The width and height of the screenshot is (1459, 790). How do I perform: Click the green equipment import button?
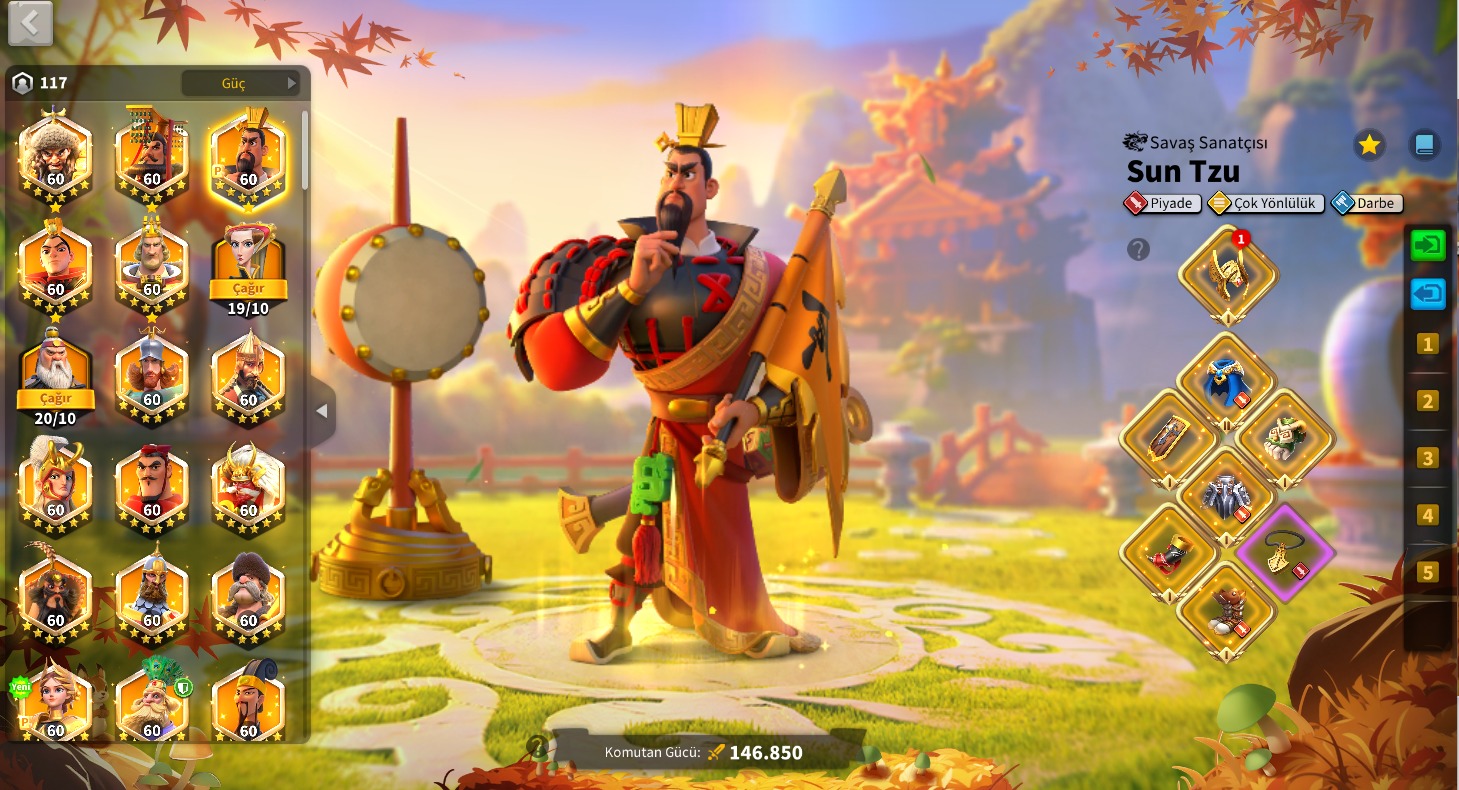pyautogui.click(x=1427, y=246)
